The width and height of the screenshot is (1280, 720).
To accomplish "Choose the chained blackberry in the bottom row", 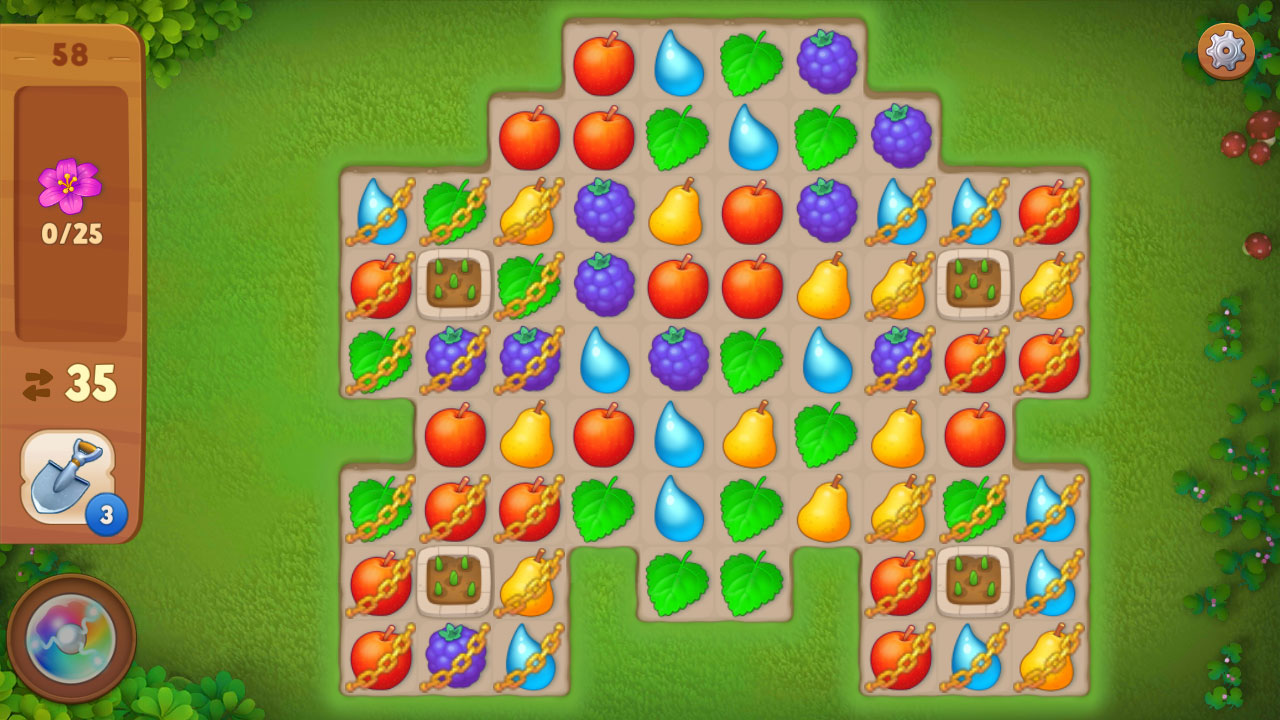I will [x=455, y=656].
